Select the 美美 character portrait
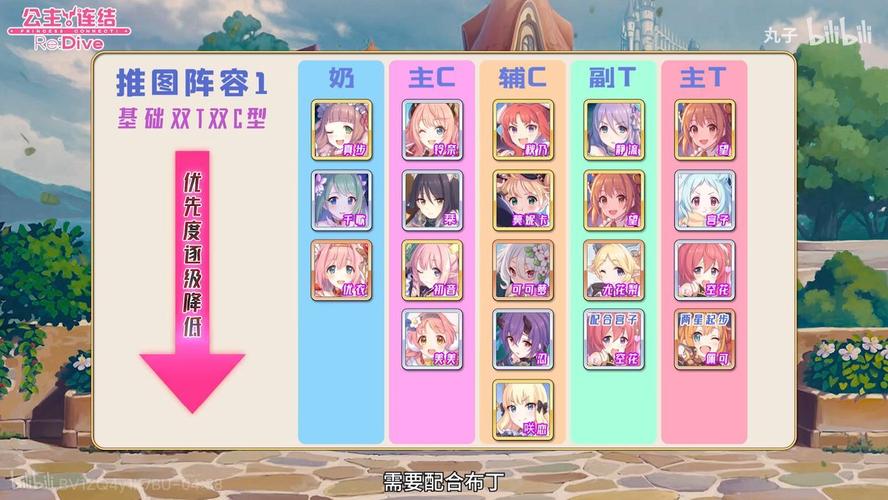The height and width of the screenshot is (500, 888). (432, 340)
